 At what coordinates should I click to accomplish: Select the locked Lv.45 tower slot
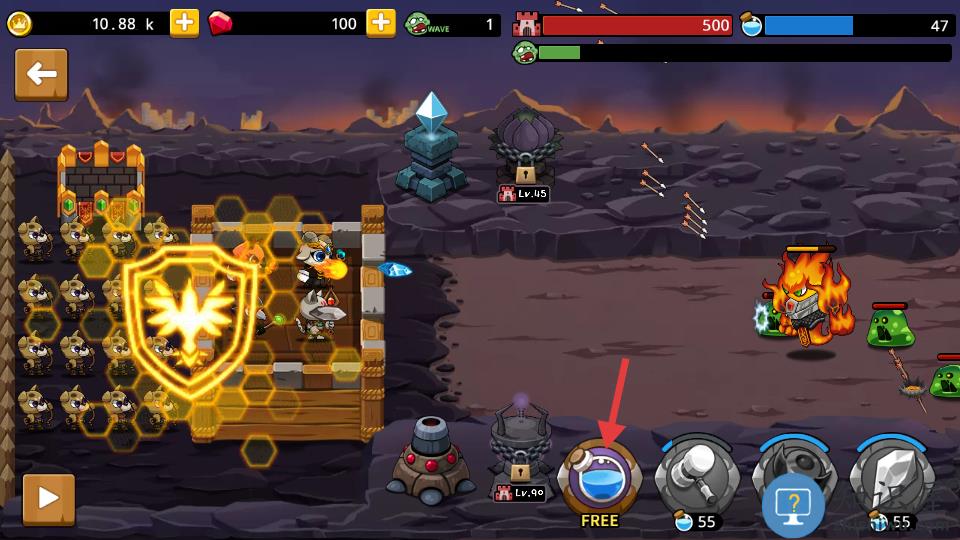coord(526,150)
